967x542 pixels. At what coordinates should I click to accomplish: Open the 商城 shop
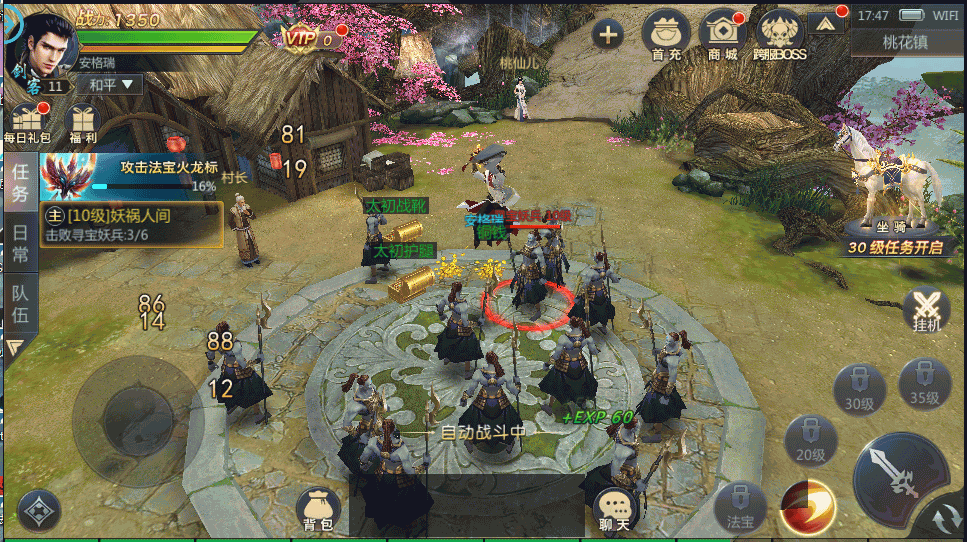coord(722,34)
